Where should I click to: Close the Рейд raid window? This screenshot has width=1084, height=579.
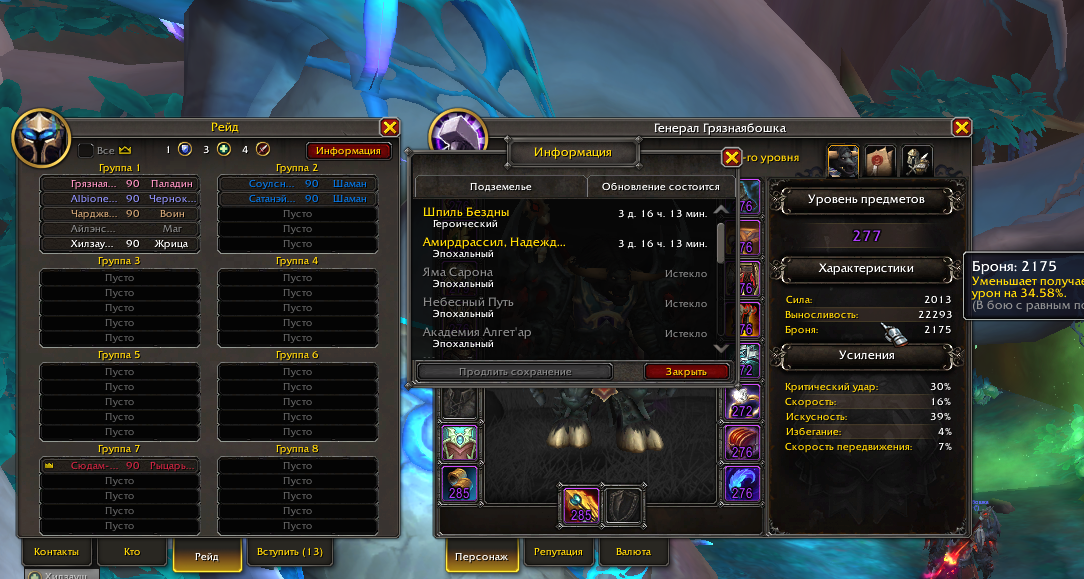click(390, 127)
